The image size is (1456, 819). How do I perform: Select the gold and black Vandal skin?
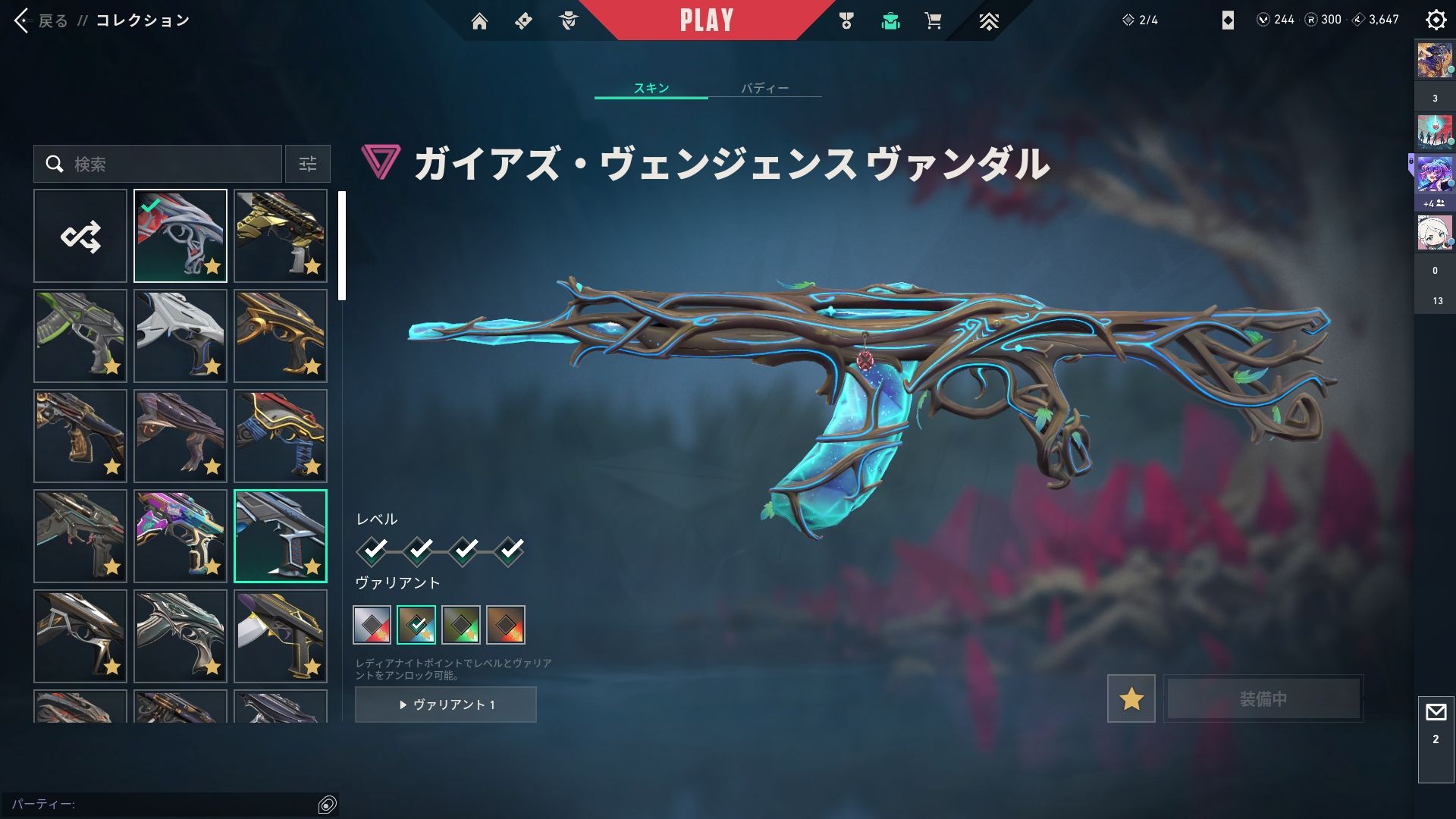pyautogui.click(x=281, y=236)
